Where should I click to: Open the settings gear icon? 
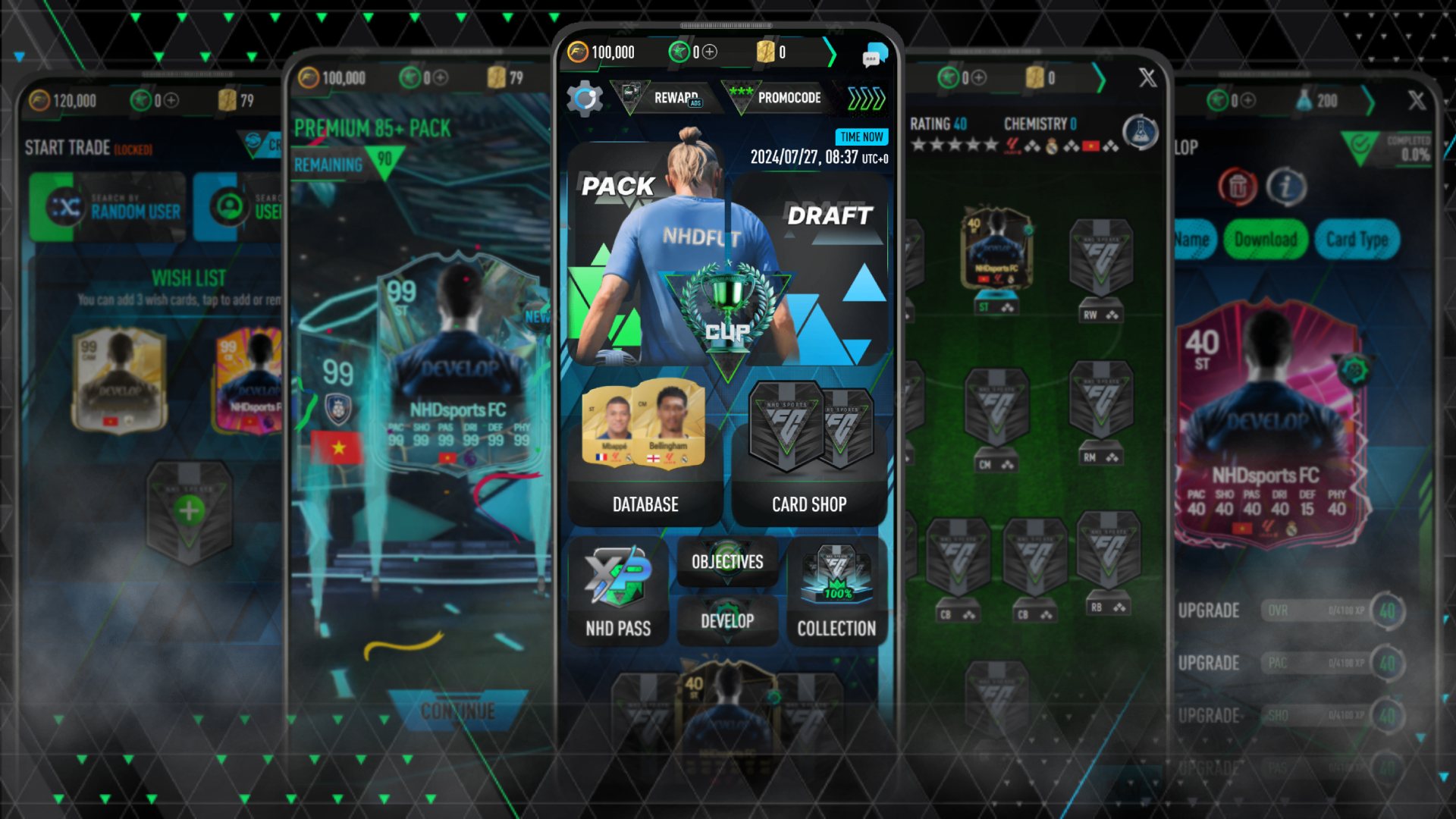(584, 99)
